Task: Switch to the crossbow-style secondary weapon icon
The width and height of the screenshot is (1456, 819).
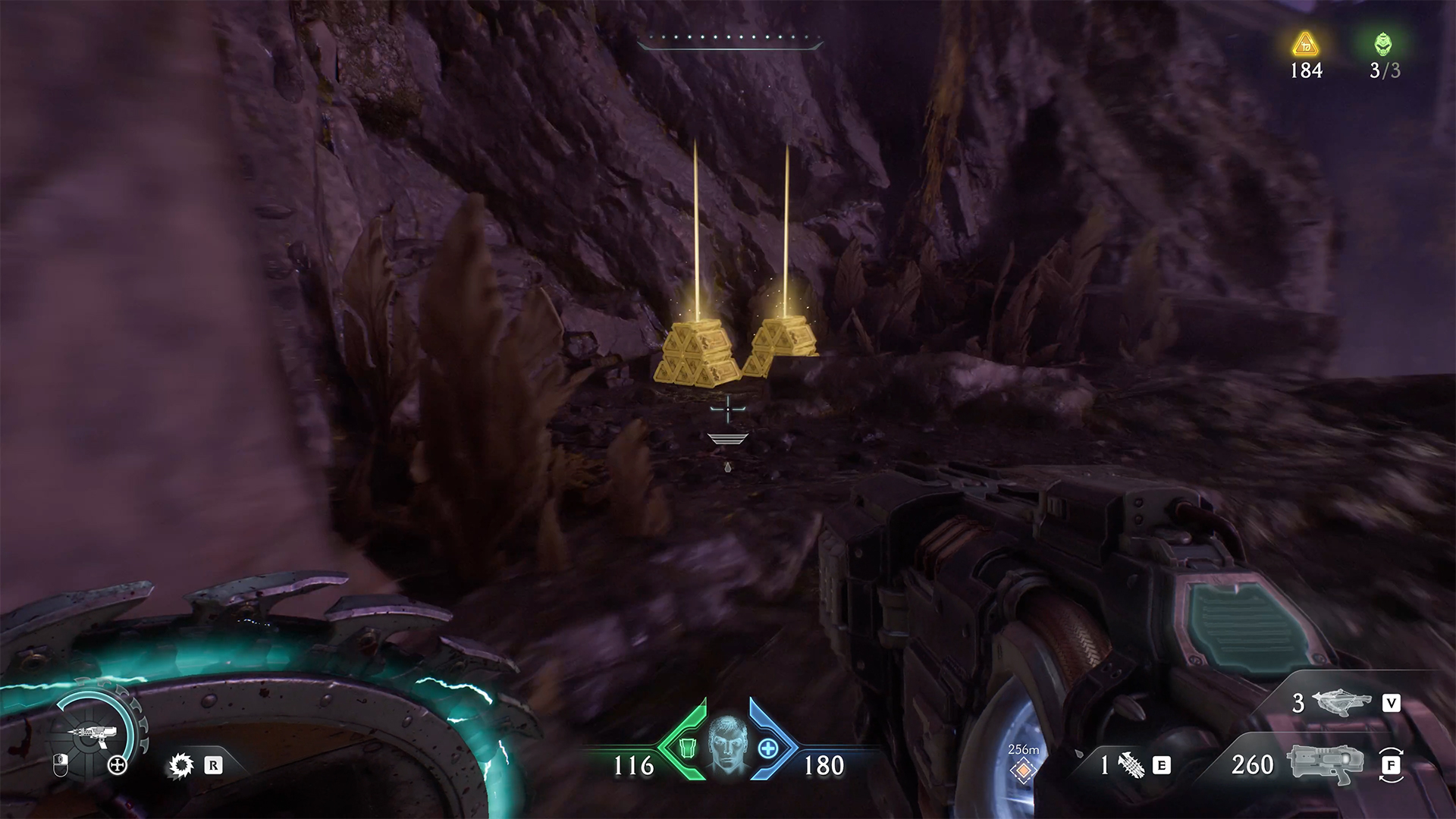Action: pyautogui.click(x=1344, y=702)
